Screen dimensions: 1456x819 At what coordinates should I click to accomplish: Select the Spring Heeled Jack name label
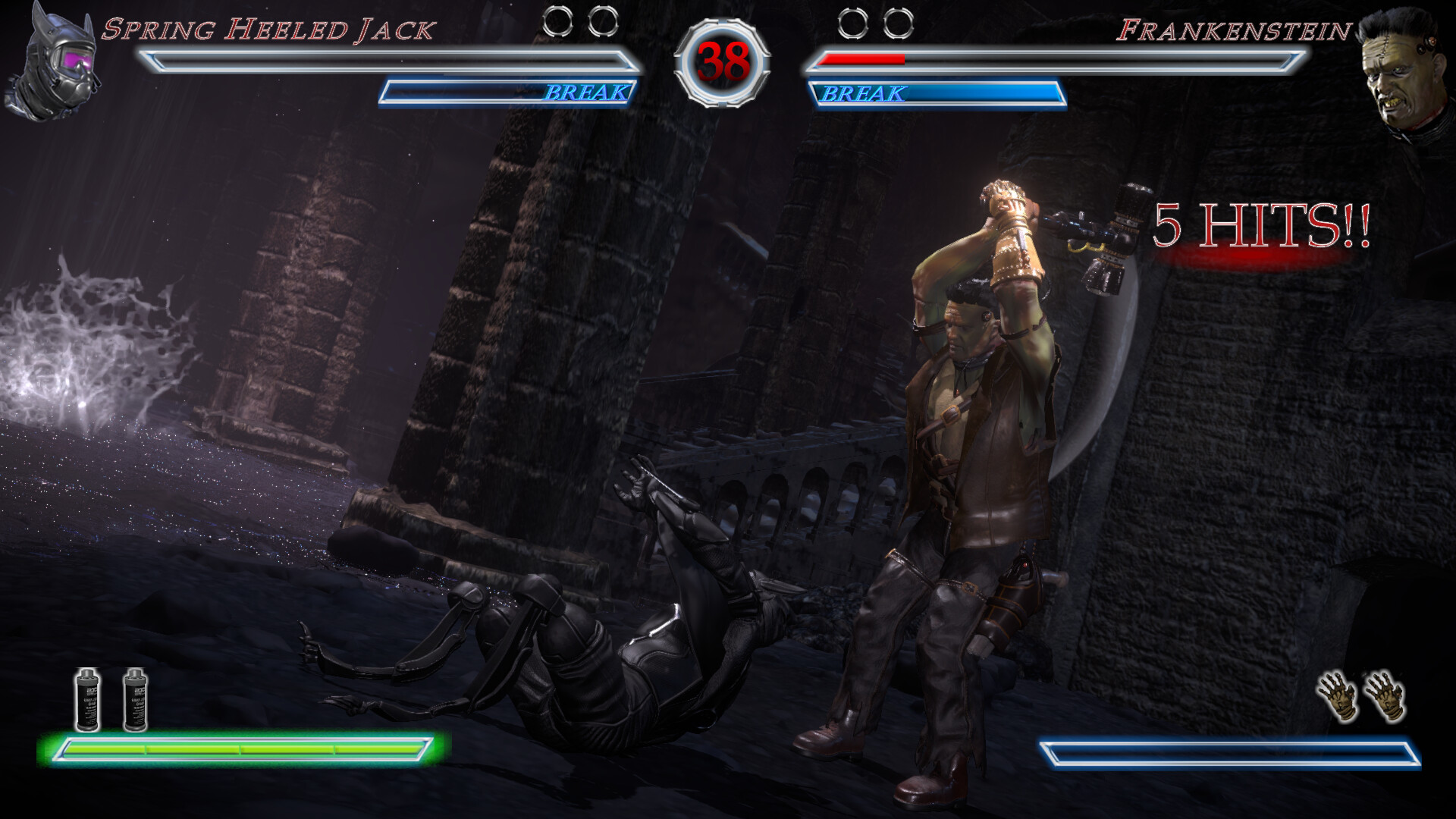click(271, 30)
